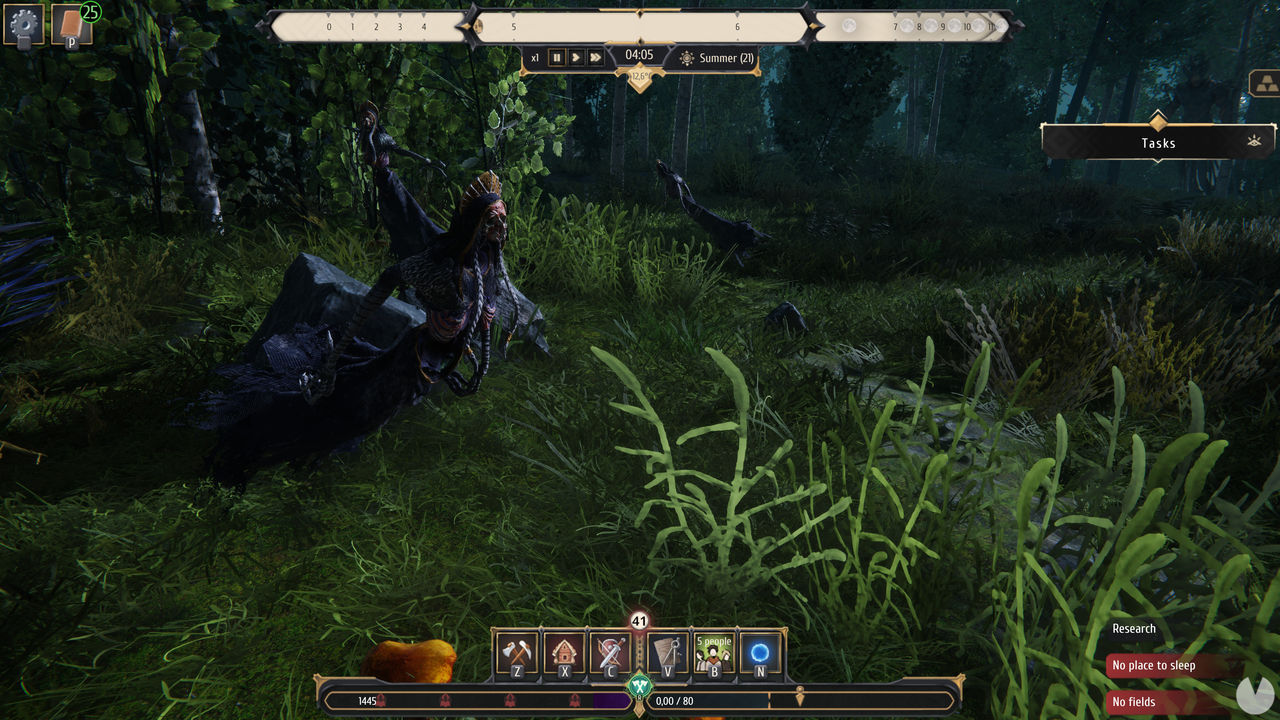Open the house building menu
Viewport: 1280px width, 720px height.
(565, 654)
